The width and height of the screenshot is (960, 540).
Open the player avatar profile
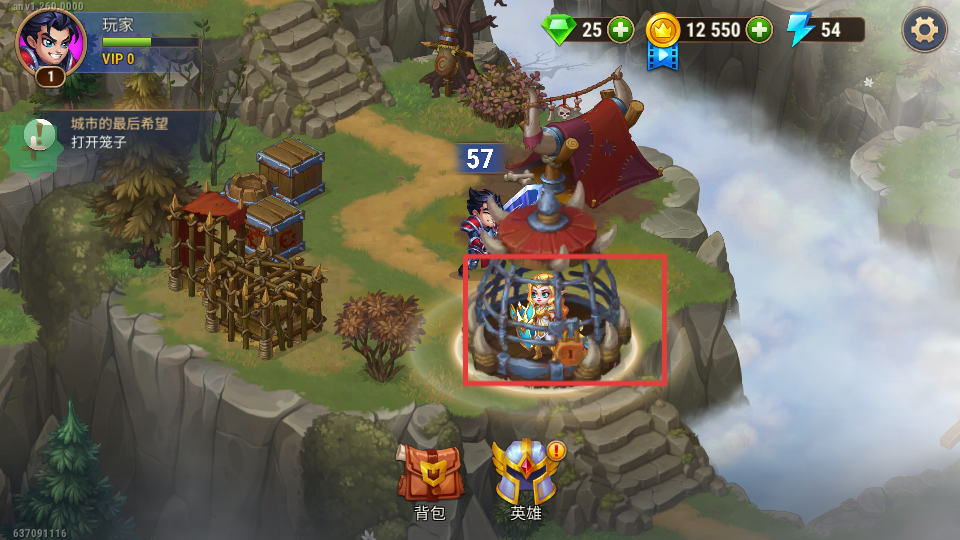click(50, 43)
